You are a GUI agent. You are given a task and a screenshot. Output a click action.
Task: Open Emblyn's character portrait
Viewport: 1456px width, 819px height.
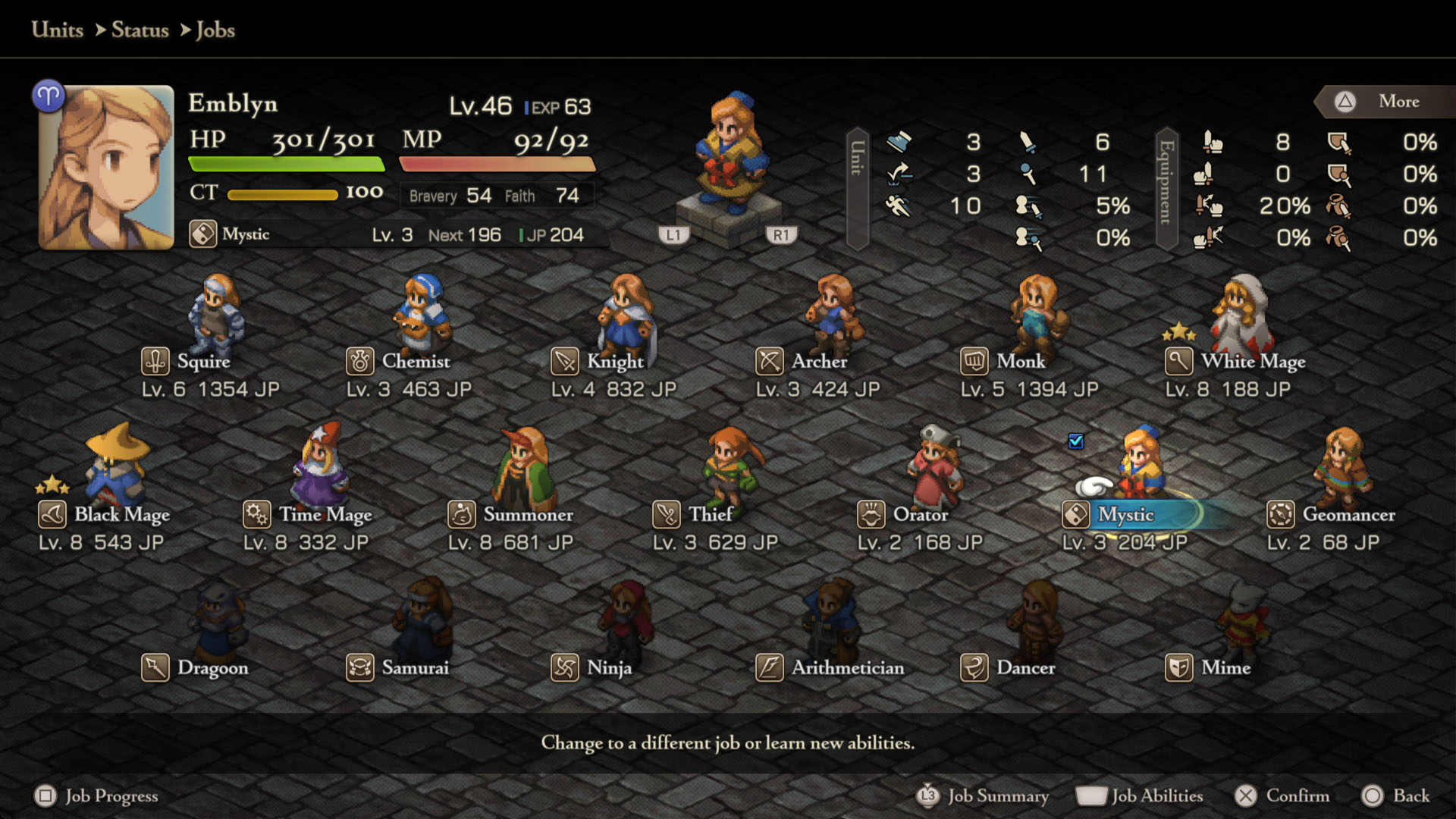coord(106,168)
